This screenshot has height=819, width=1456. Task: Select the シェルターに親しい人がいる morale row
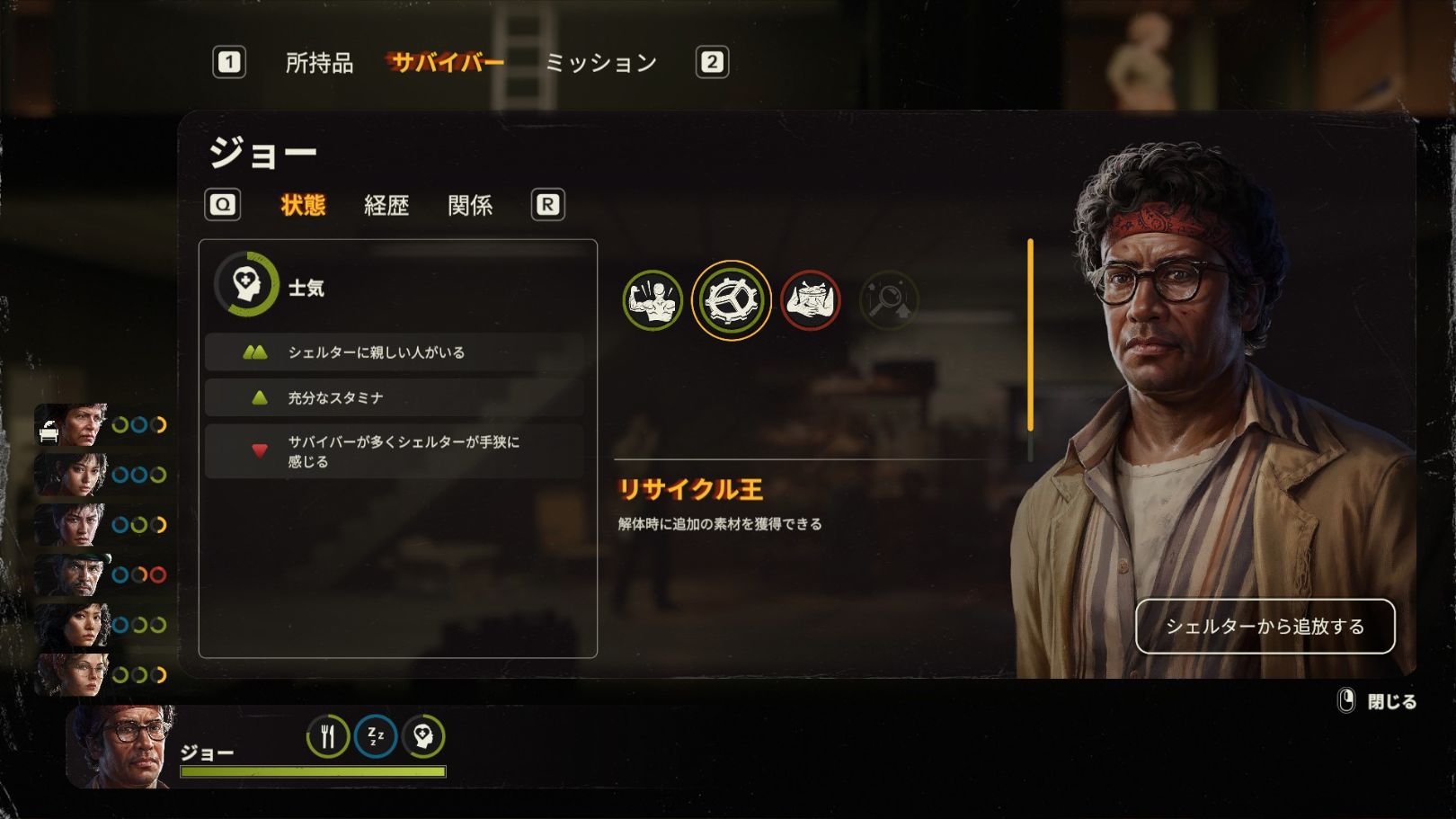pos(394,352)
